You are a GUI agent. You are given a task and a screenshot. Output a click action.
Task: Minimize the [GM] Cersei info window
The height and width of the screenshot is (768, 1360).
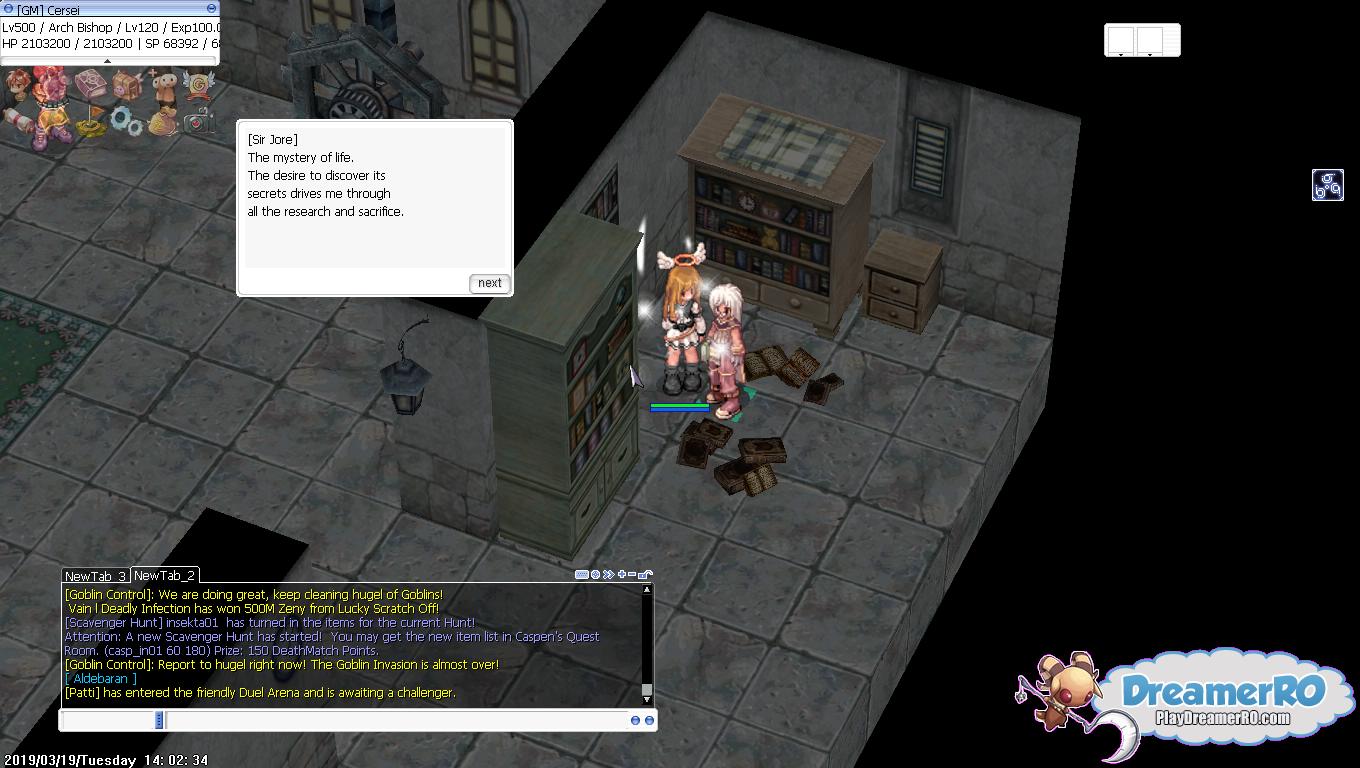coord(211,9)
